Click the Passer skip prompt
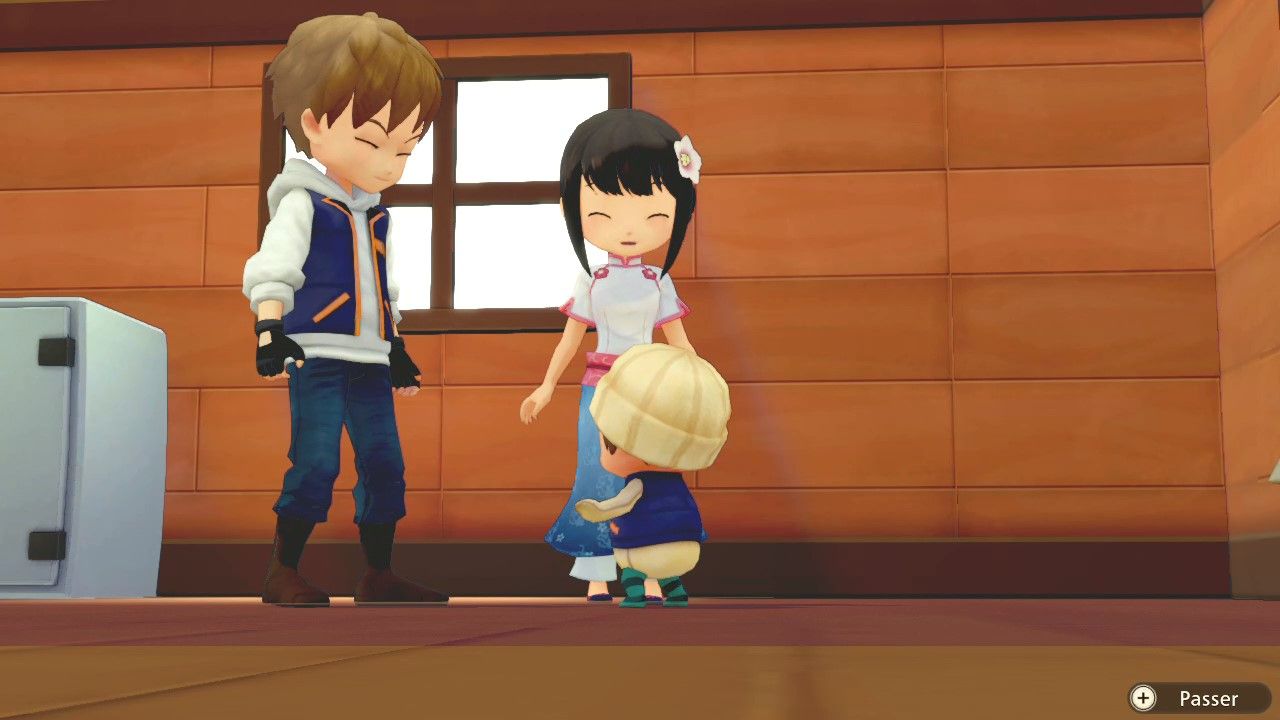This screenshot has width=1280, height=720. [1210, 699]
